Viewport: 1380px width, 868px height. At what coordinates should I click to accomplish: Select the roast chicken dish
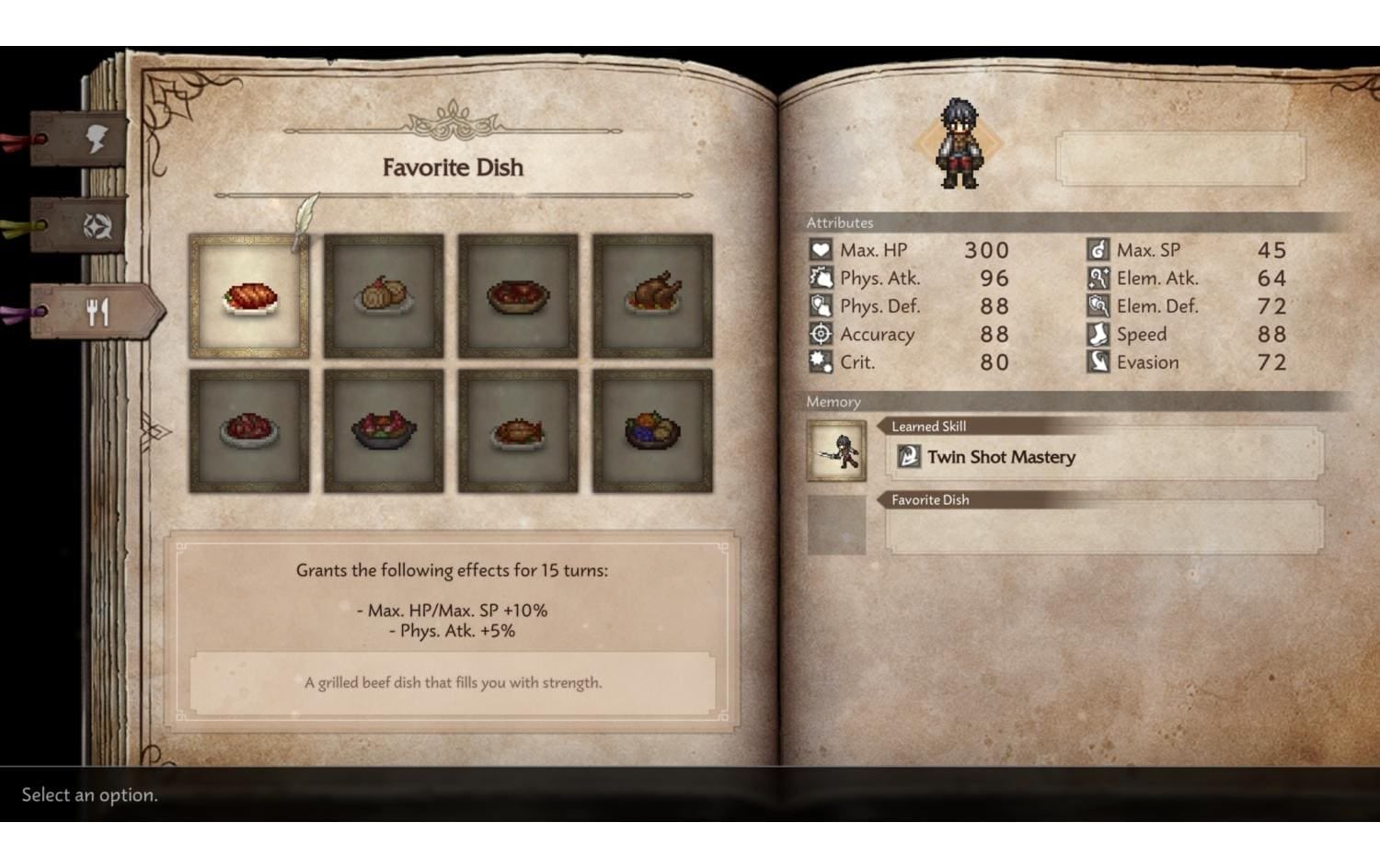(x=652, y=296)
